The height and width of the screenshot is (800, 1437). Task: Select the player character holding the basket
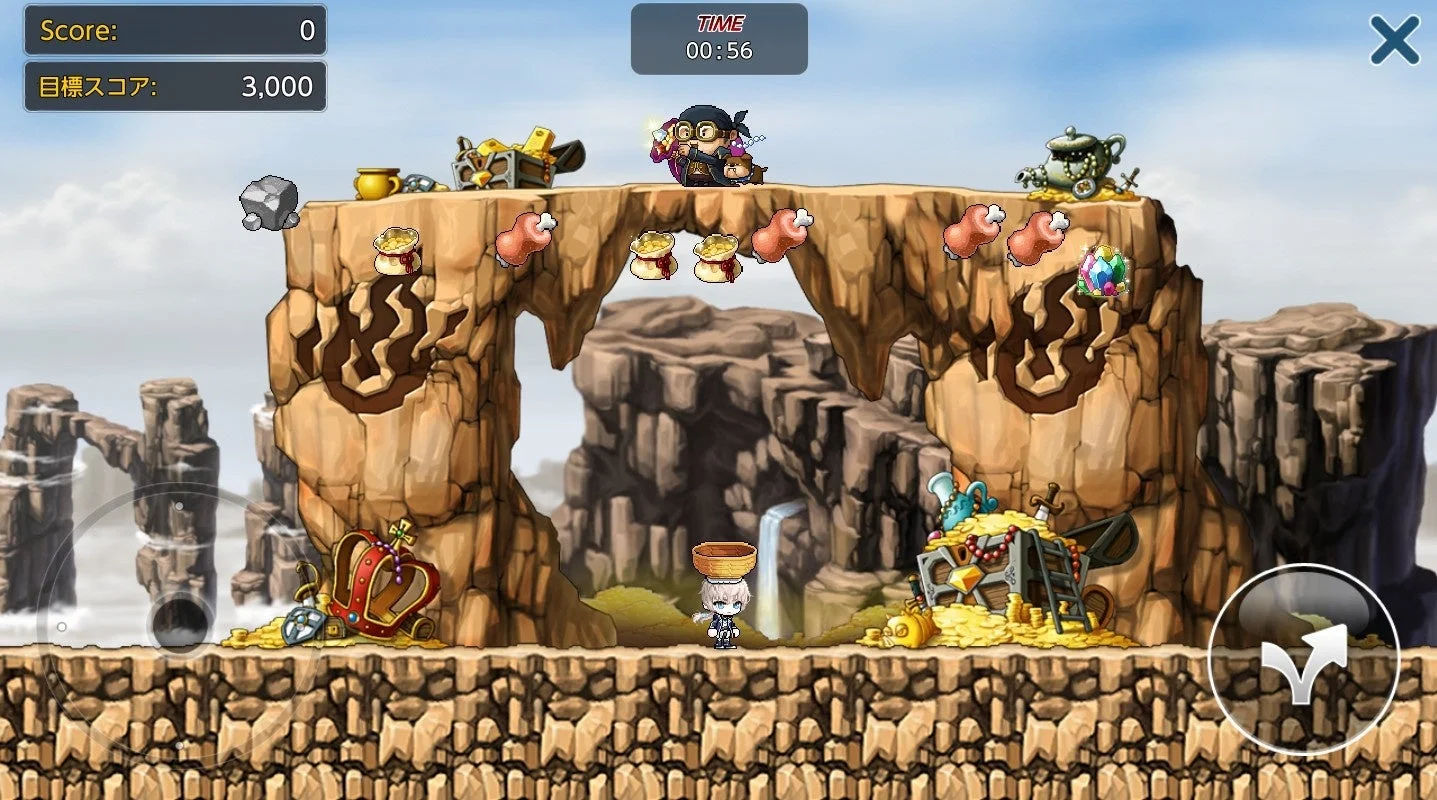[x=722, y=600]
